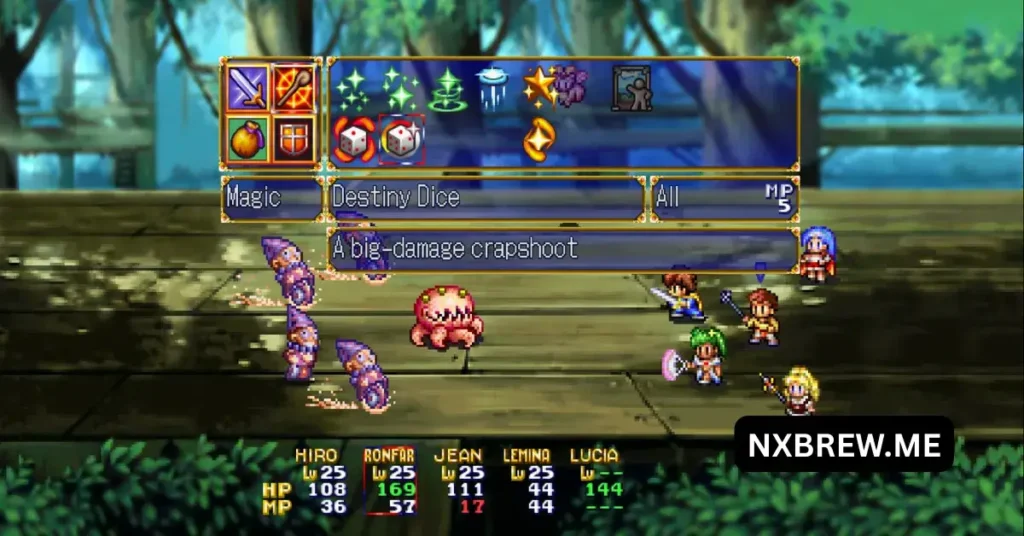
Task: Confirm the highlighted Destiny Dice spell icon
Action: pyautogui.click(x=402, y=139)
